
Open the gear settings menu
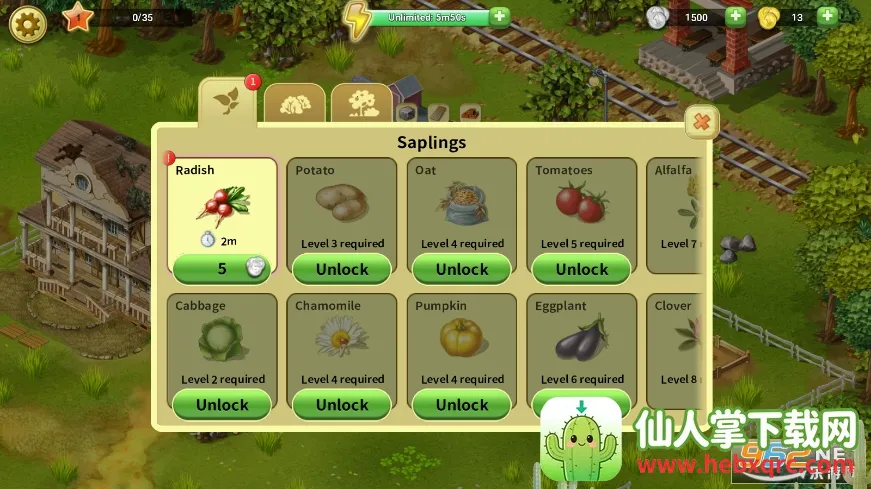(27, 22)
